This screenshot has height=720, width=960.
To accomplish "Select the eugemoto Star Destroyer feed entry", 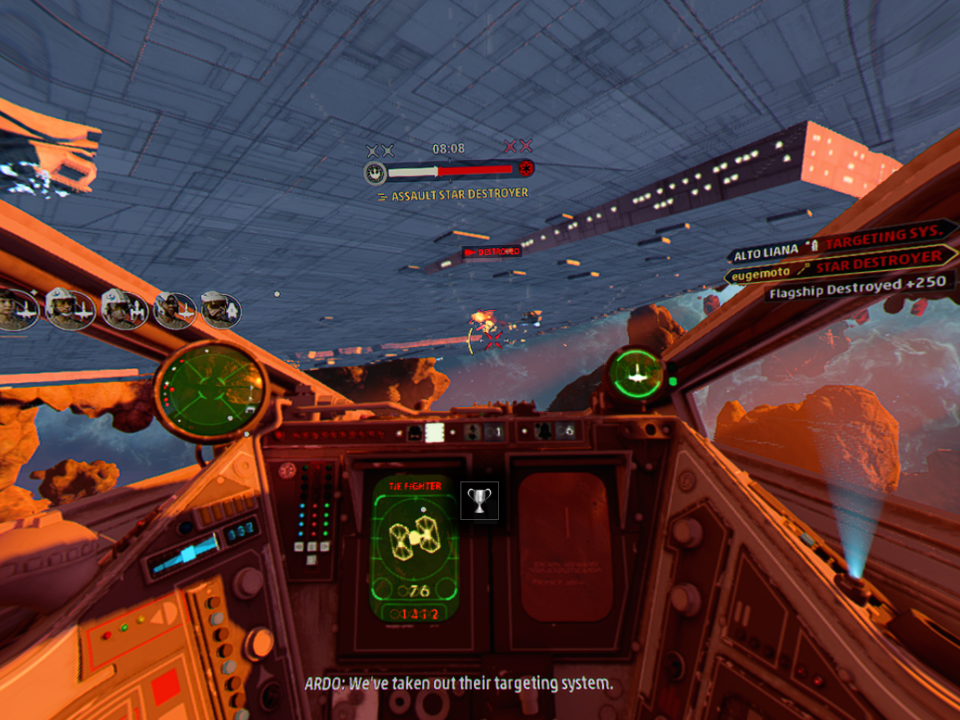I will point(834,268).
